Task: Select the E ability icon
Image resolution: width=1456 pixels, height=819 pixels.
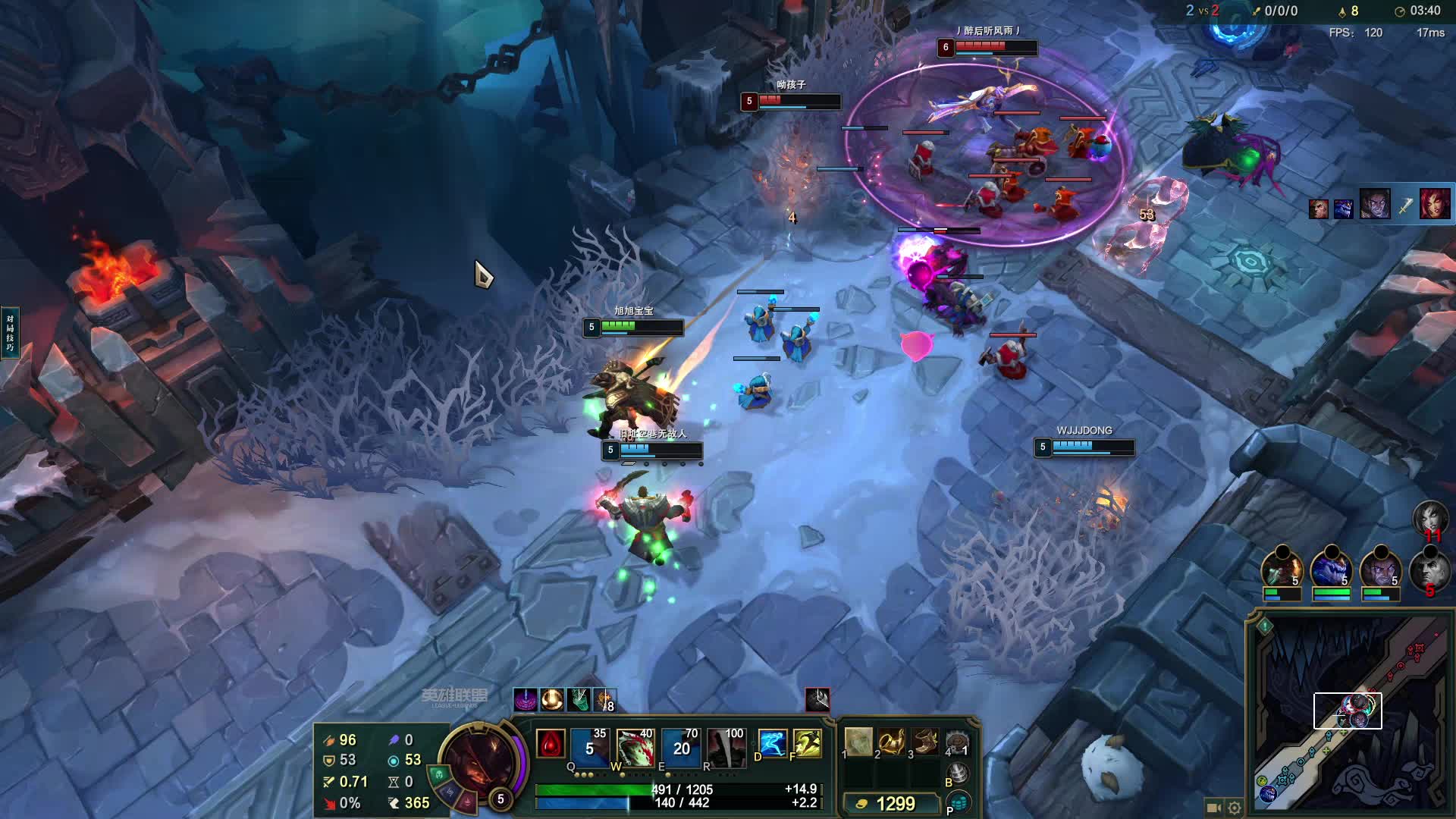Action: click(681, 746)
